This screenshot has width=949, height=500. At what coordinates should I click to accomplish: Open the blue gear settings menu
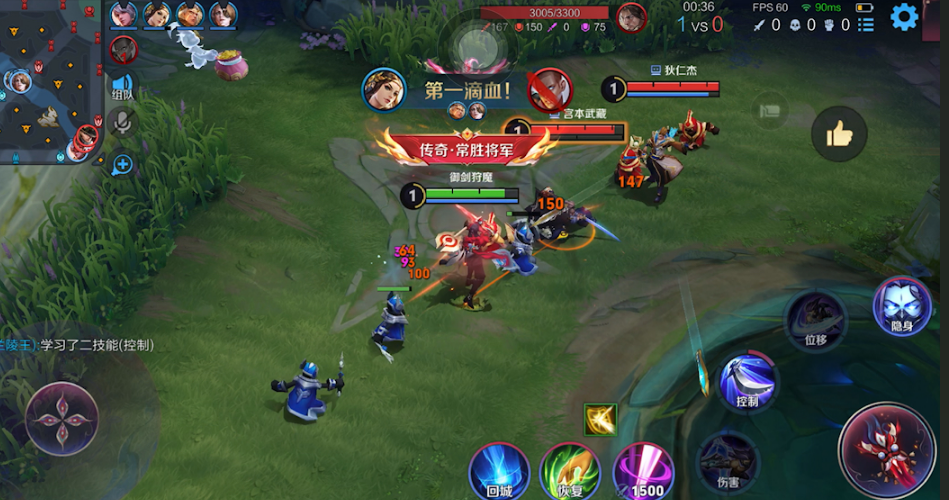coord(904,16)
